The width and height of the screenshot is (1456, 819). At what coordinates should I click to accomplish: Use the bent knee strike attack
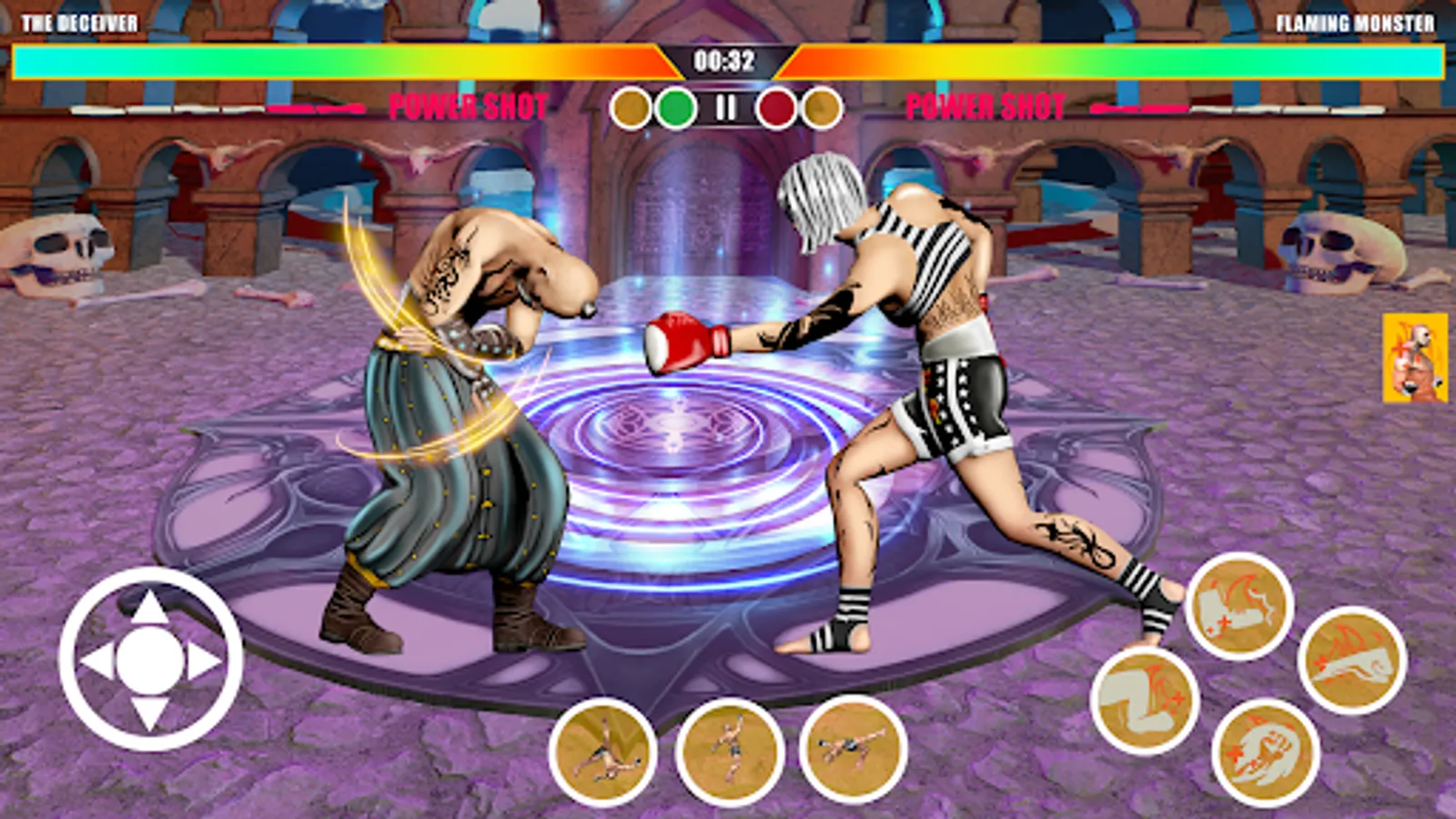tap(1144, 702)
